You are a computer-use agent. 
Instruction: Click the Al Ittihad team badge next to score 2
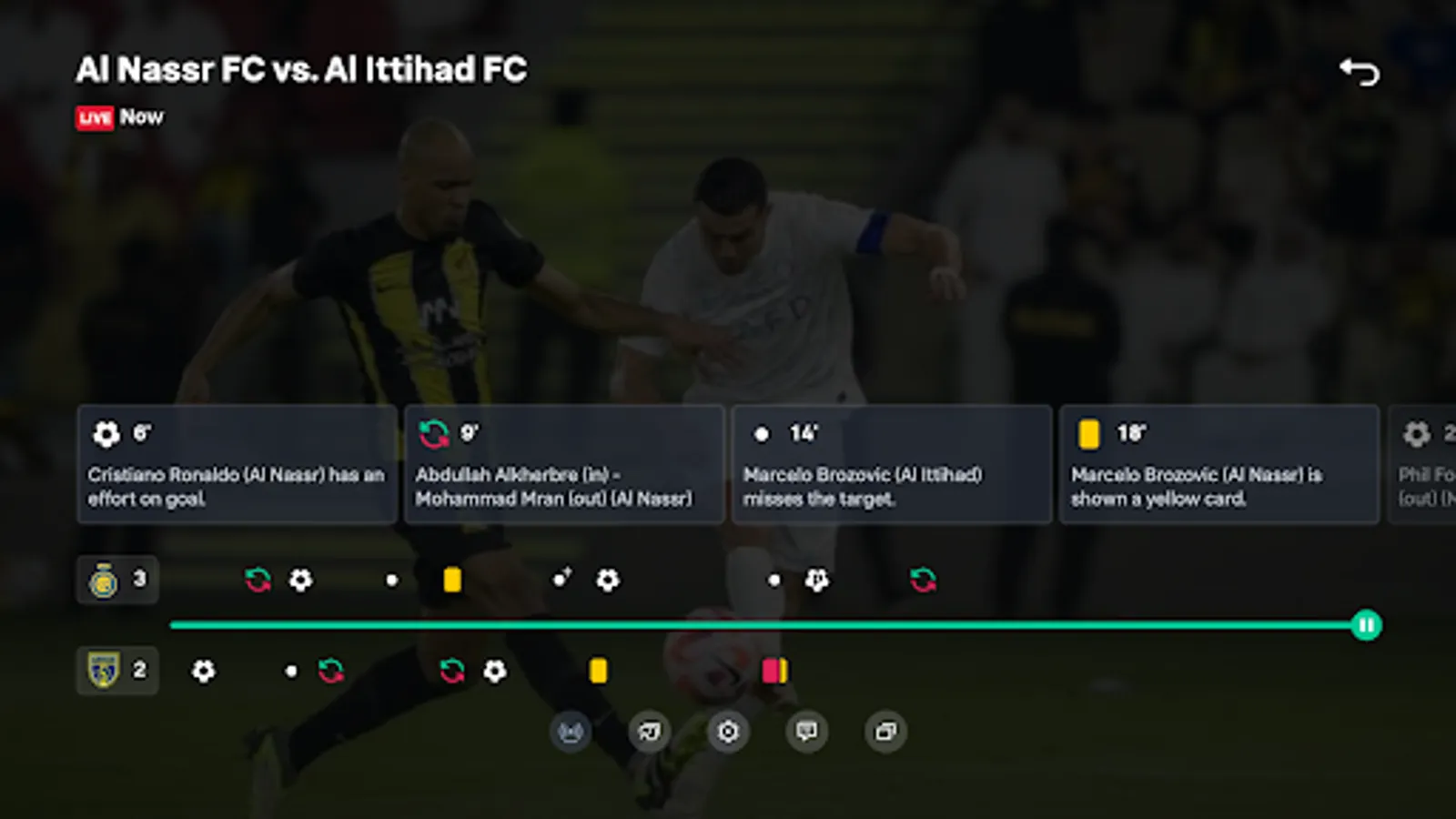coord(103,671)
